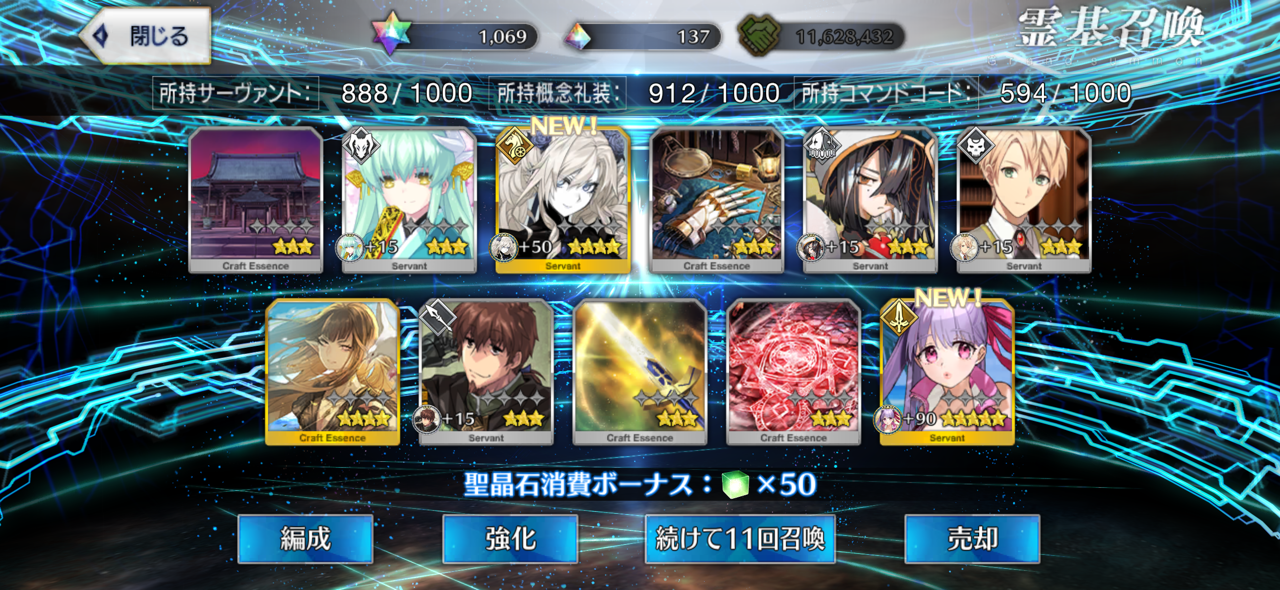This screenshot has width=1280, height=590.
Task: Inspect the blond man Servant card
Action: tap(1024, 199)
